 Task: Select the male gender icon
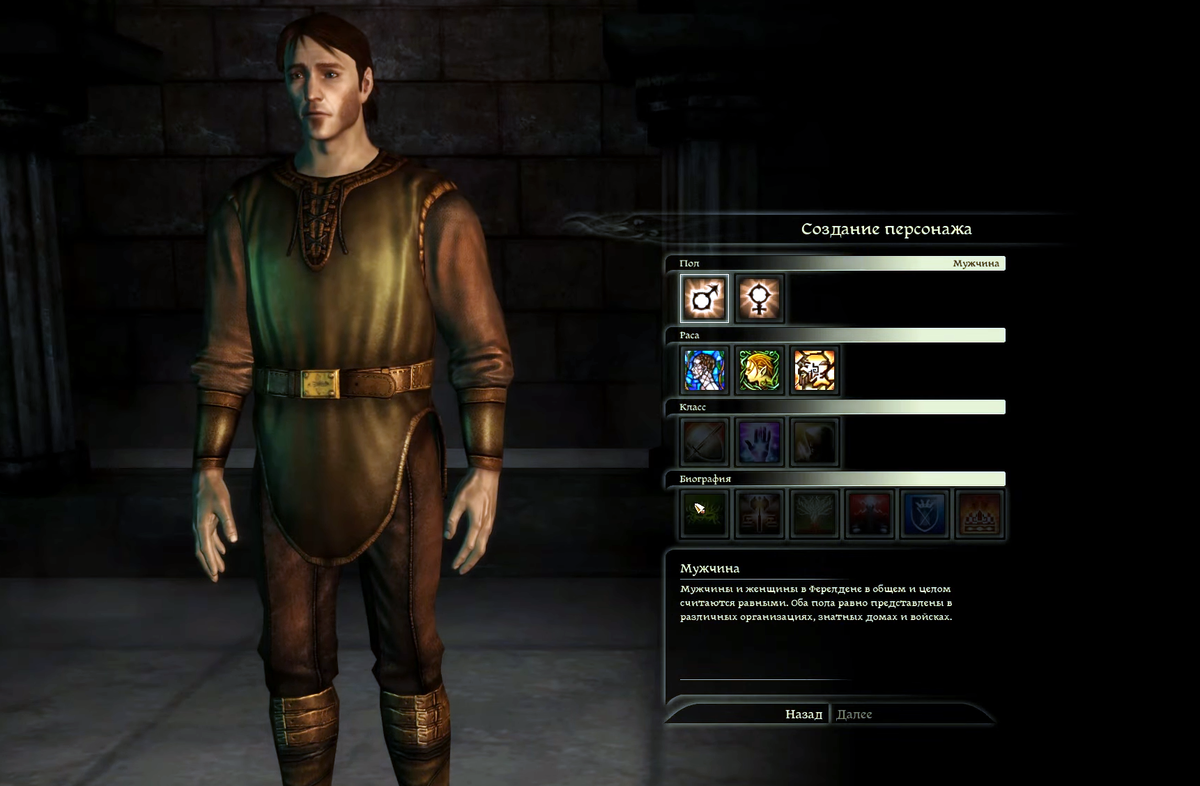click(705, 298)
